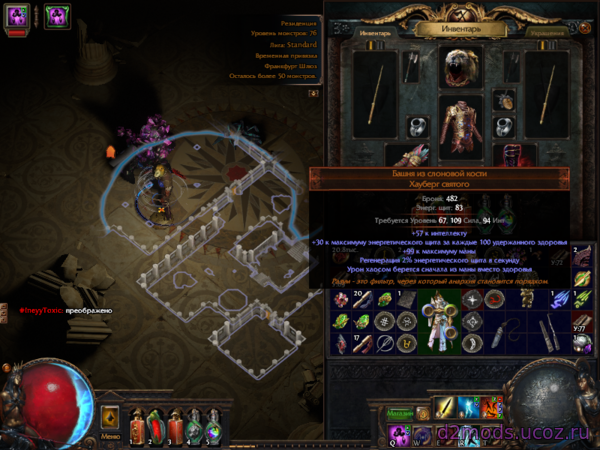Activate the golden sword attack skill
Image resolution: width=600 pixels, height=450 pixels.
[446, 408]
